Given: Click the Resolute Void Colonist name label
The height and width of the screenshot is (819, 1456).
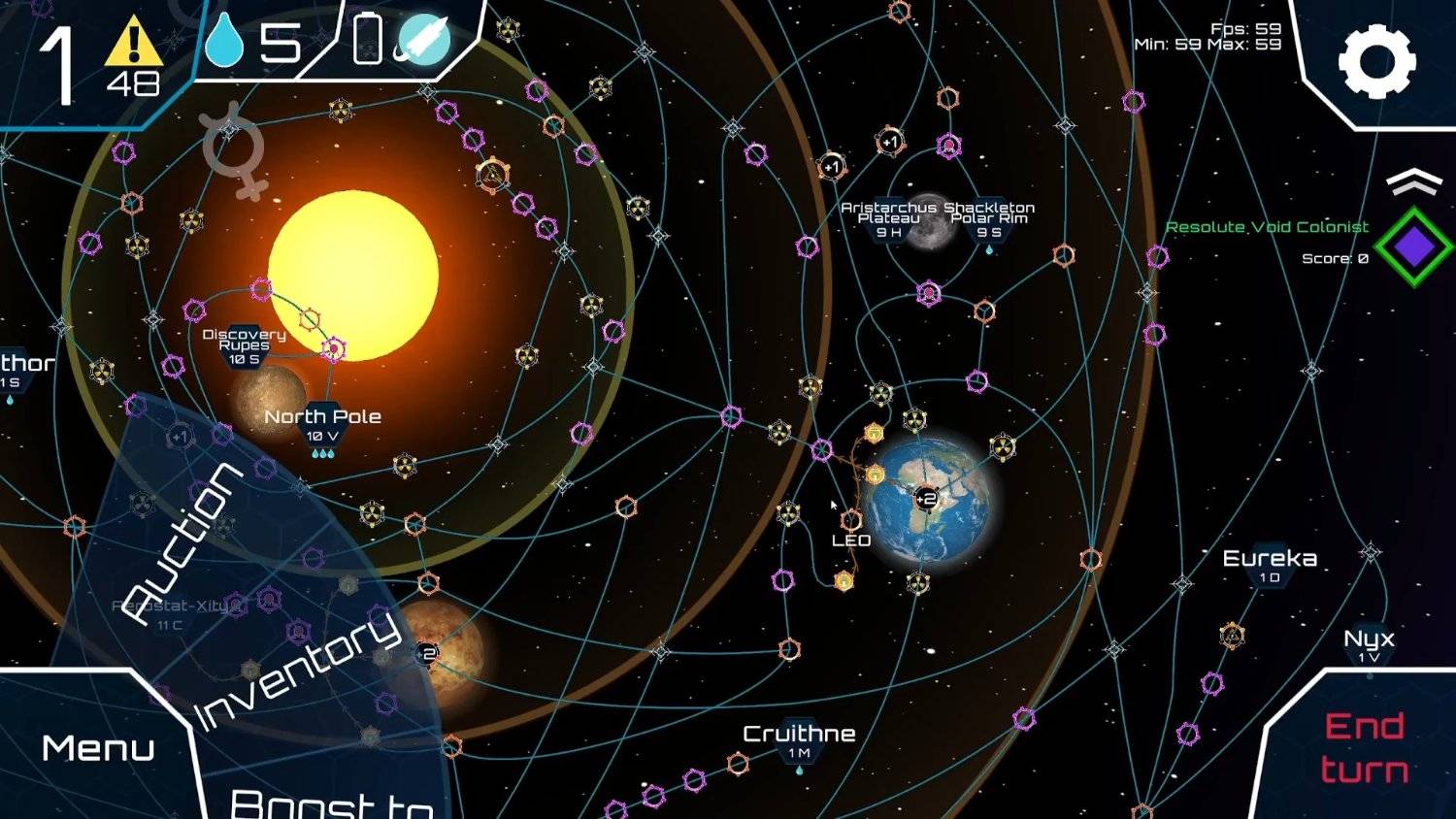Looking at the screenshot, I should (1268, 226).
